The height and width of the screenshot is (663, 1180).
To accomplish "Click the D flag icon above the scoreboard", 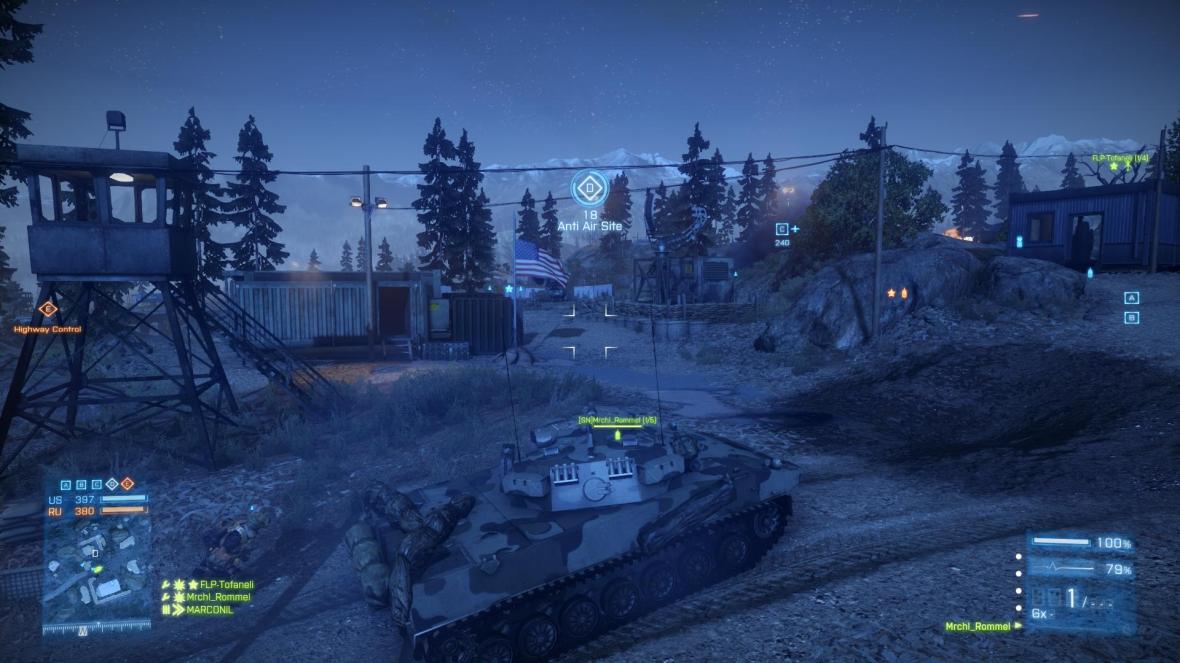I will (x=111, y=484).
